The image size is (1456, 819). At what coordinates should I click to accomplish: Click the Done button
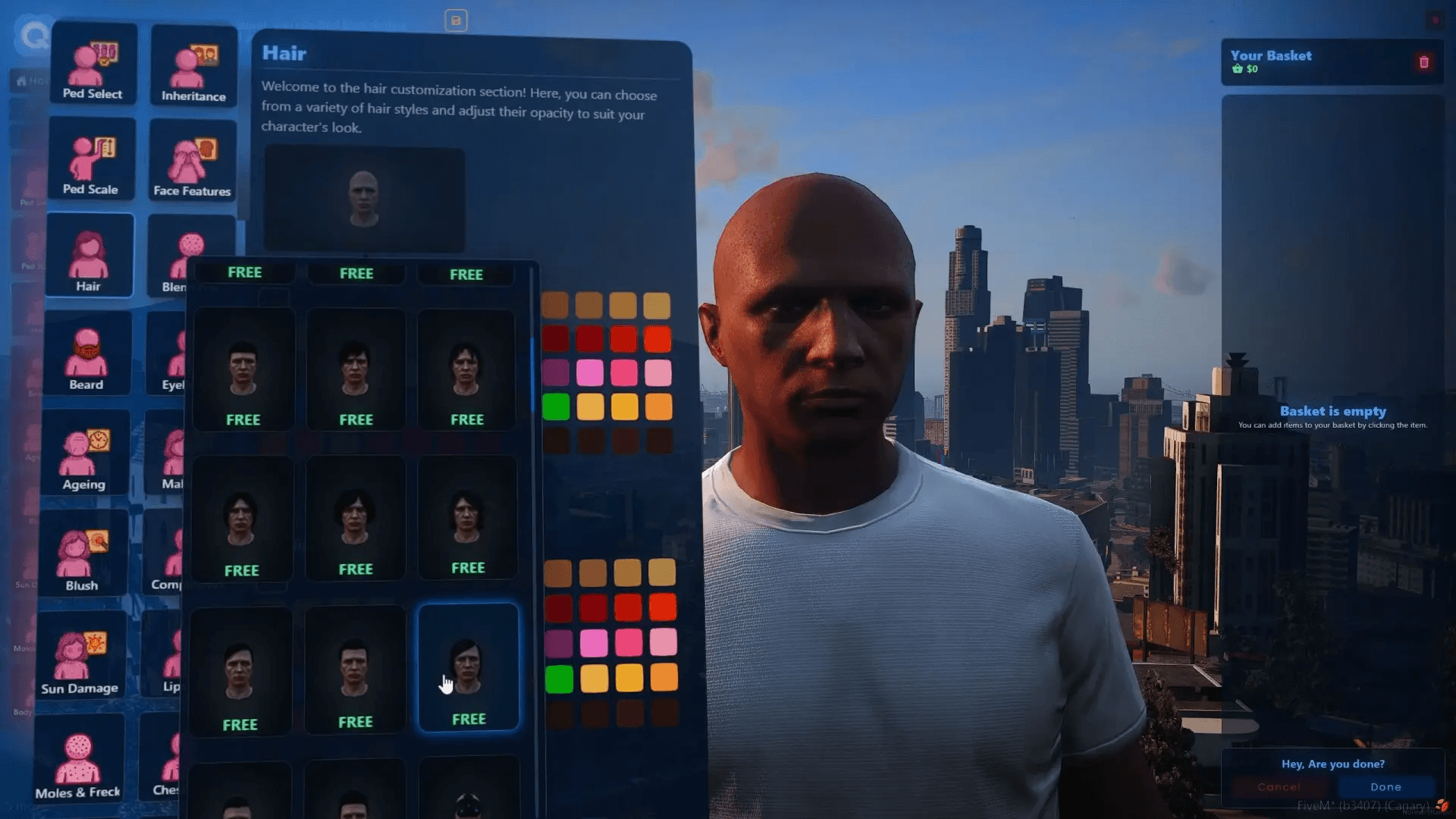point(1385,786)
